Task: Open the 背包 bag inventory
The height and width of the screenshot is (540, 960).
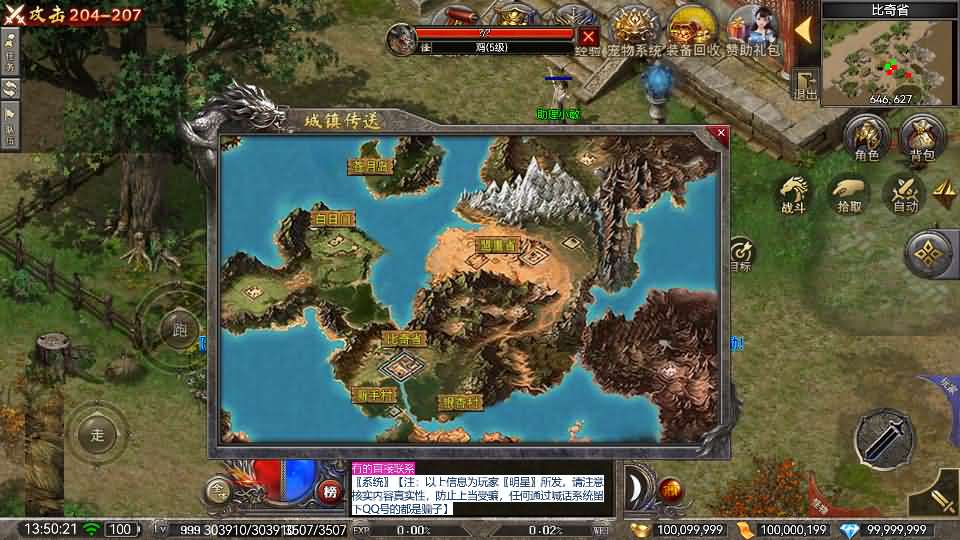Action: 921,137
